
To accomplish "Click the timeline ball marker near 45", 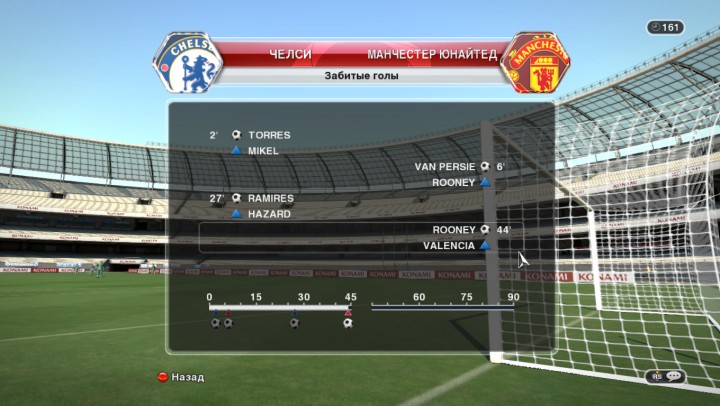I will 347,323.
